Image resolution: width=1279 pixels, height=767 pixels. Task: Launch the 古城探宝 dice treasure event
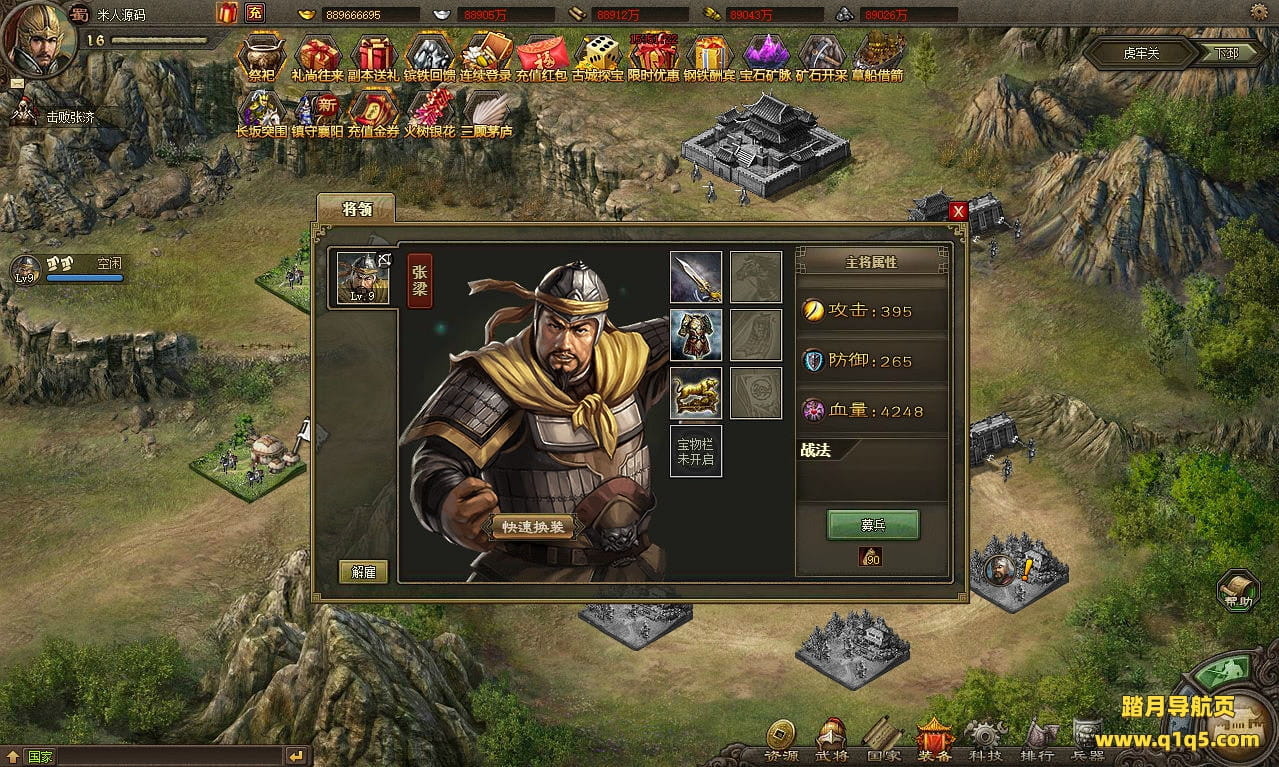pyautogui.click(x=597, y=56)
